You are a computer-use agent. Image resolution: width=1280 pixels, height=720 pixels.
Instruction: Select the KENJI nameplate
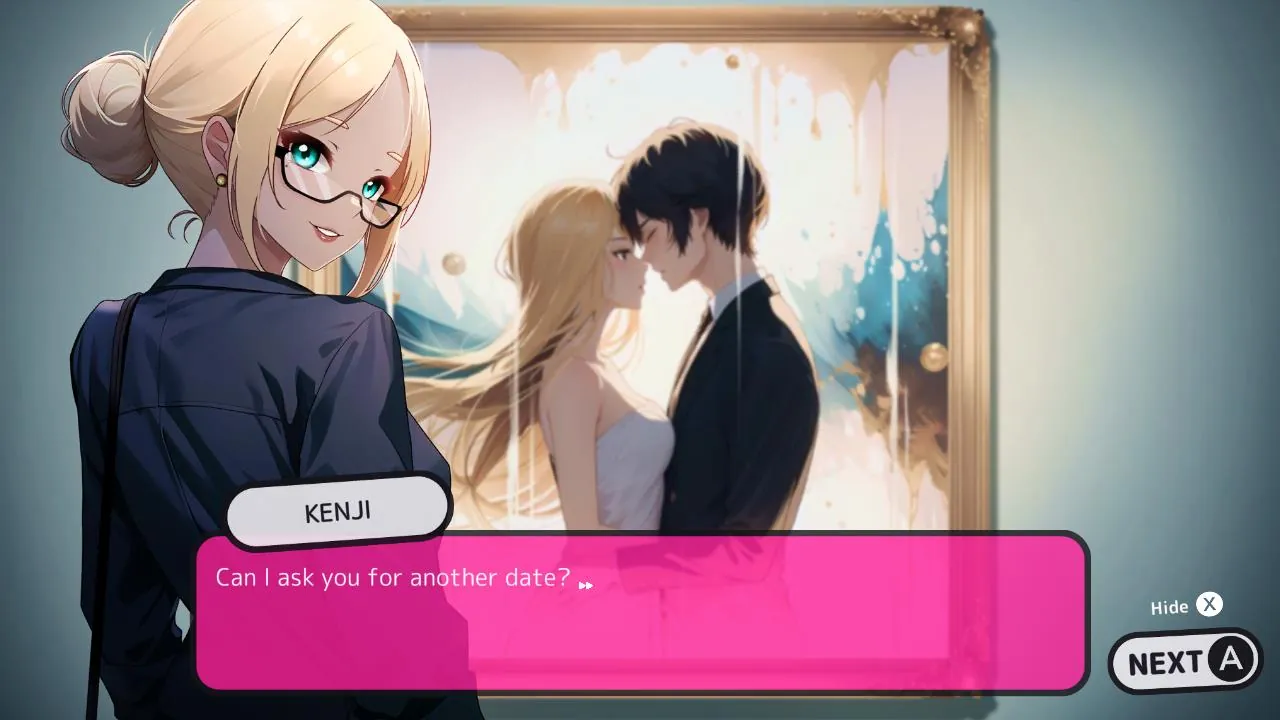click(337, 509)
